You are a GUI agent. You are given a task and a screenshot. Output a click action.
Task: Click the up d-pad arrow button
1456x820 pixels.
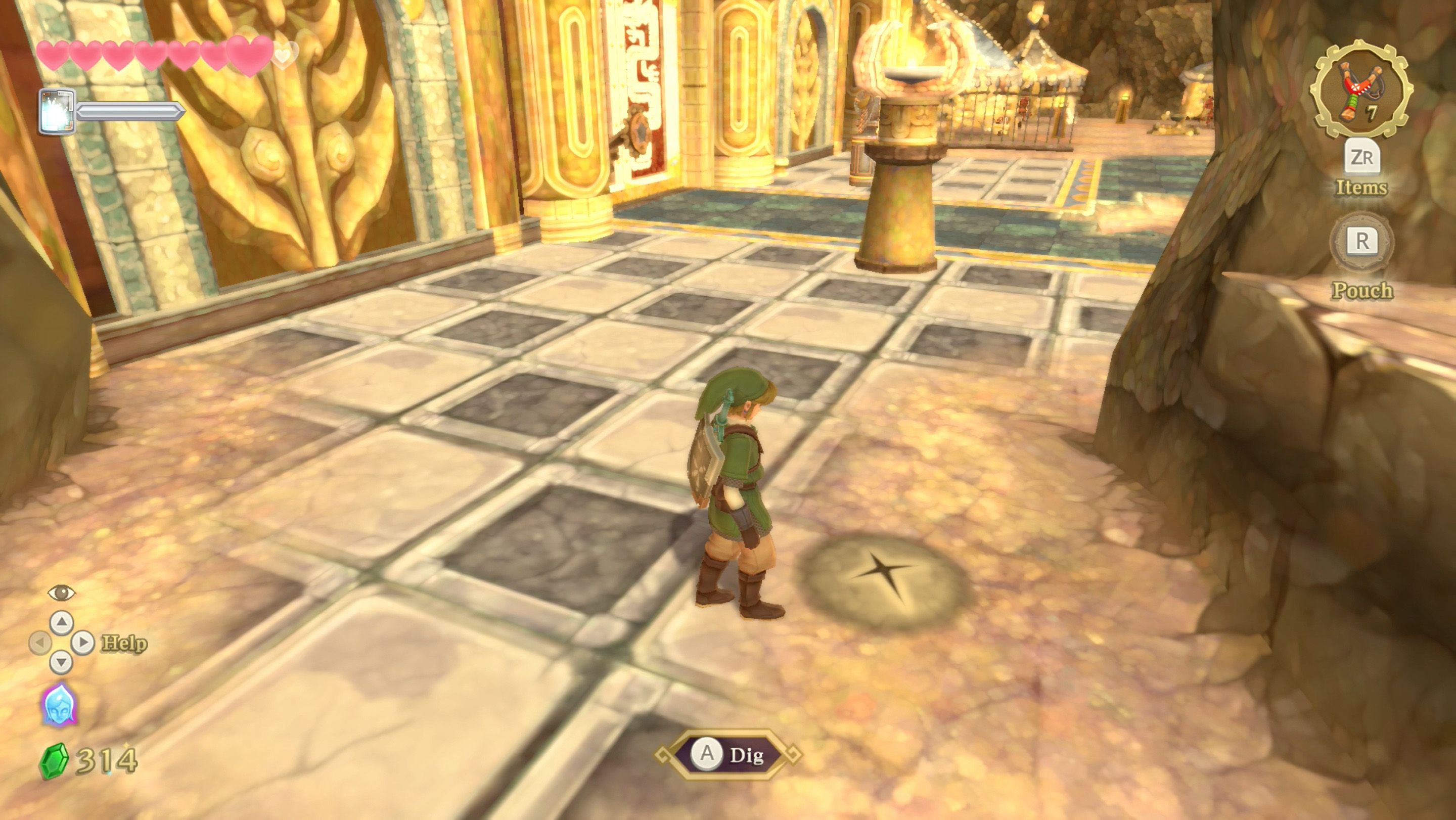tap(61, 623)
